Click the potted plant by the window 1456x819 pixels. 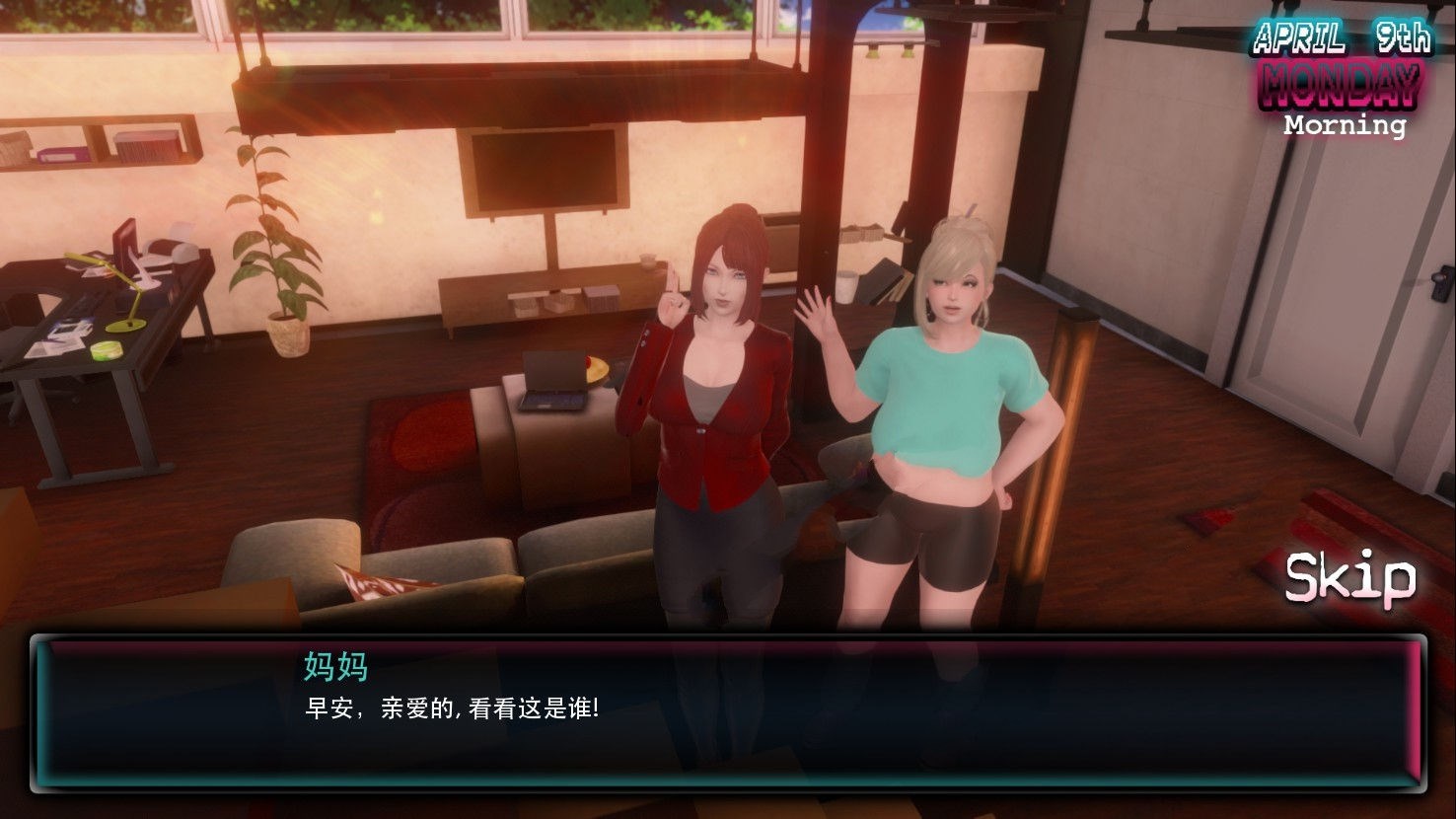(281, 247)
